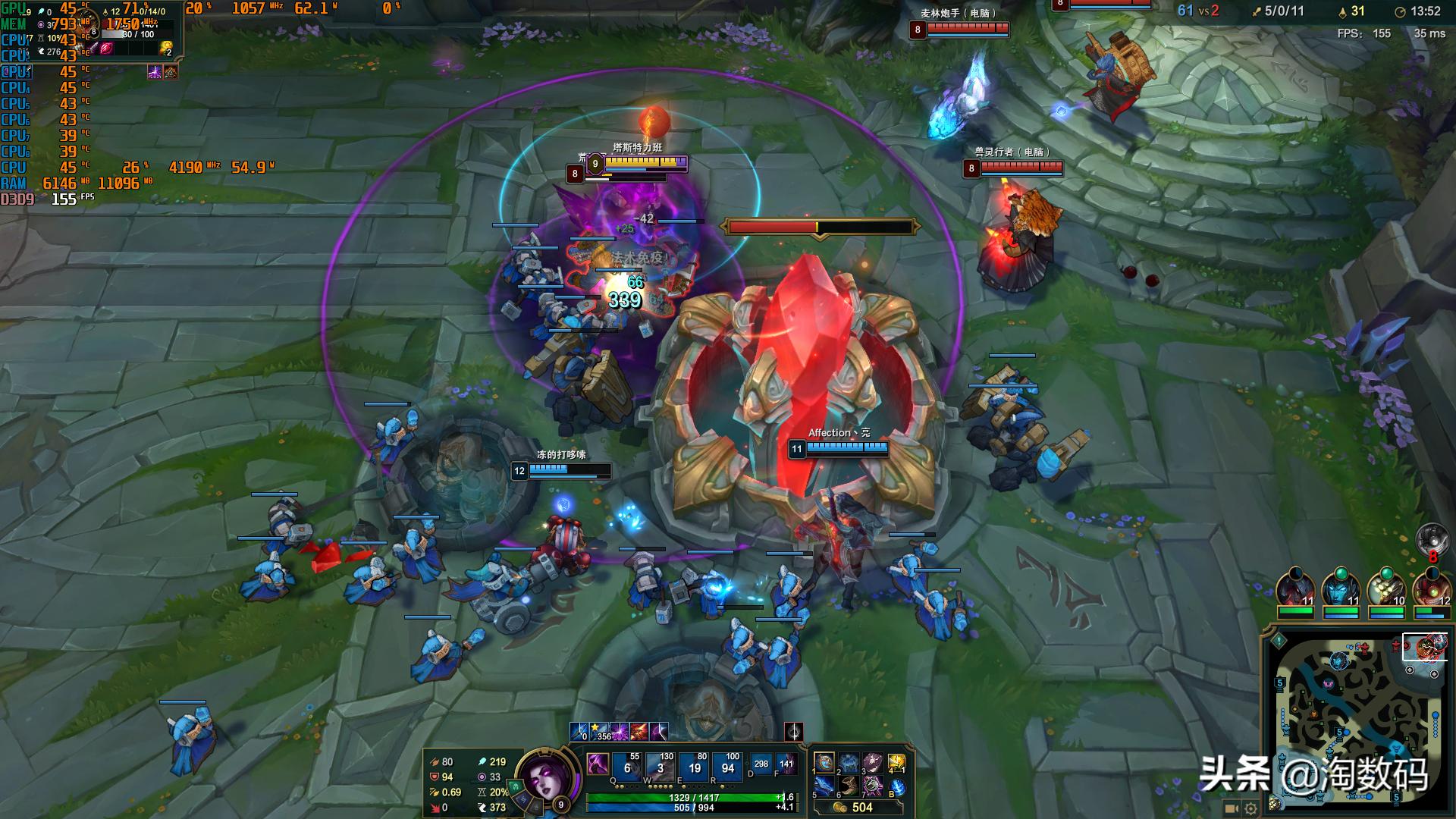Select the level 12 ally portrait

tap(1431, 587)
